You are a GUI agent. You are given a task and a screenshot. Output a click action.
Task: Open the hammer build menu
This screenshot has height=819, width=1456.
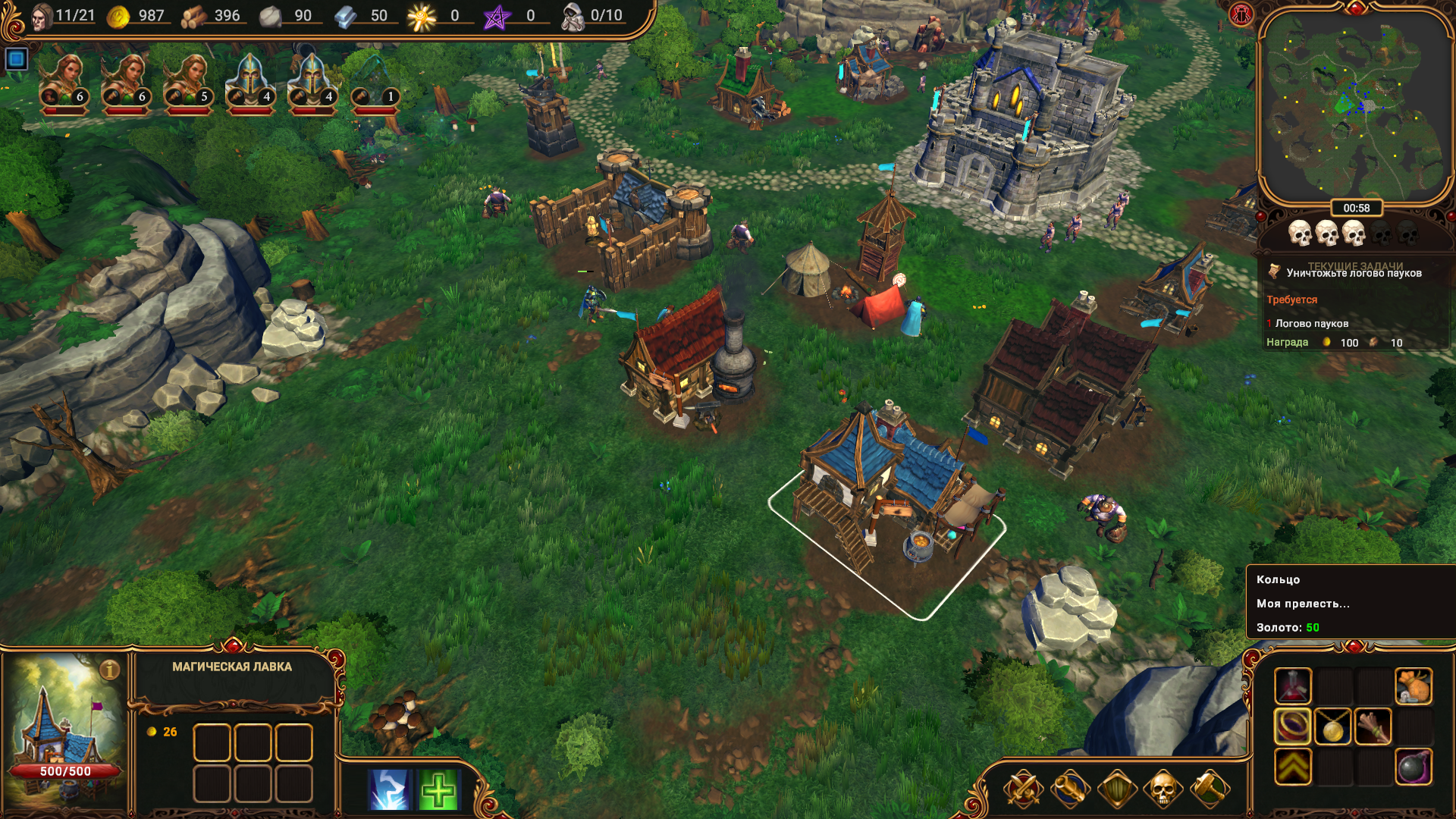1210,789
